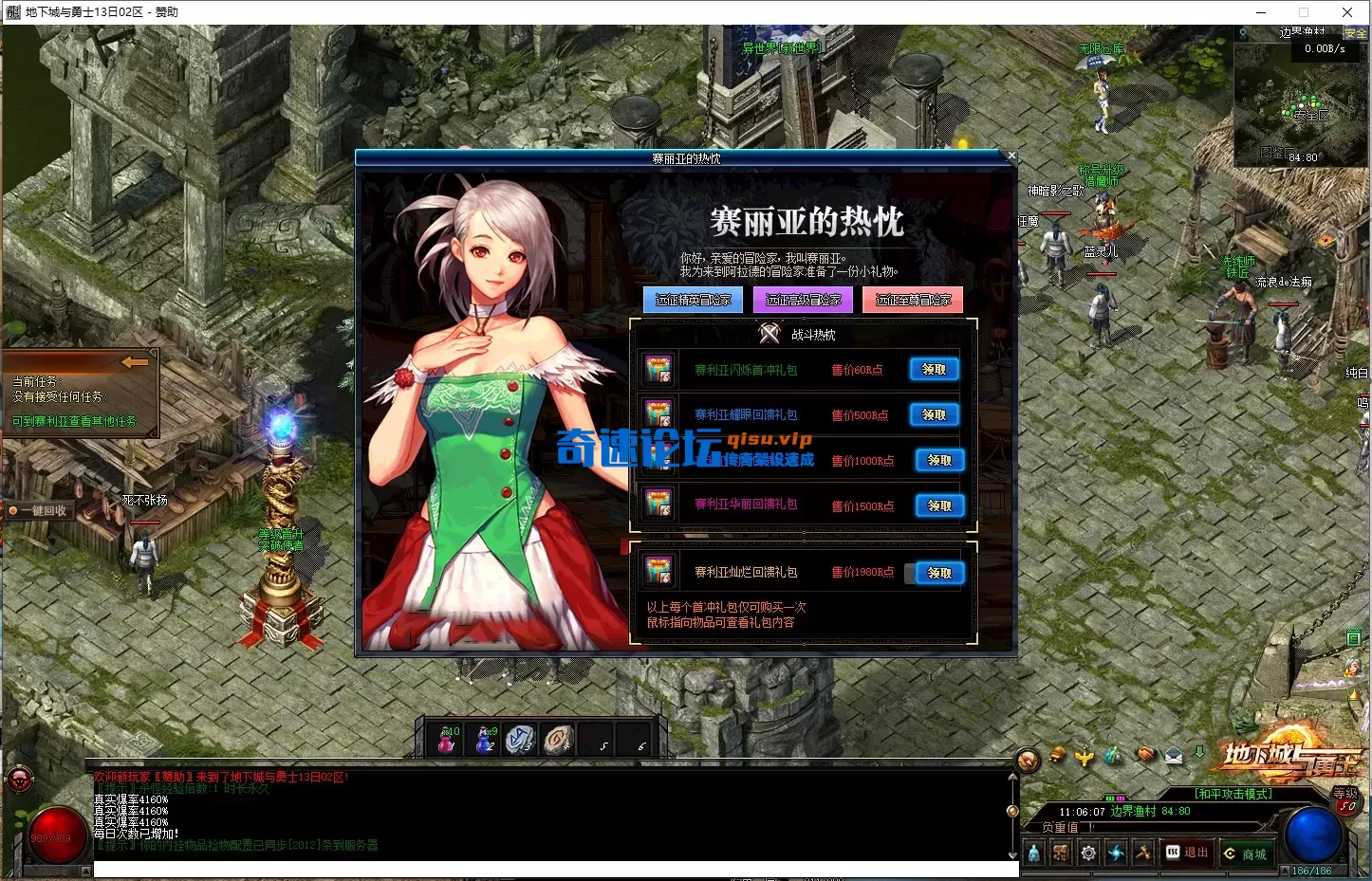
Task: Use the red potion in quick slot 1
Action: [444, 740]
